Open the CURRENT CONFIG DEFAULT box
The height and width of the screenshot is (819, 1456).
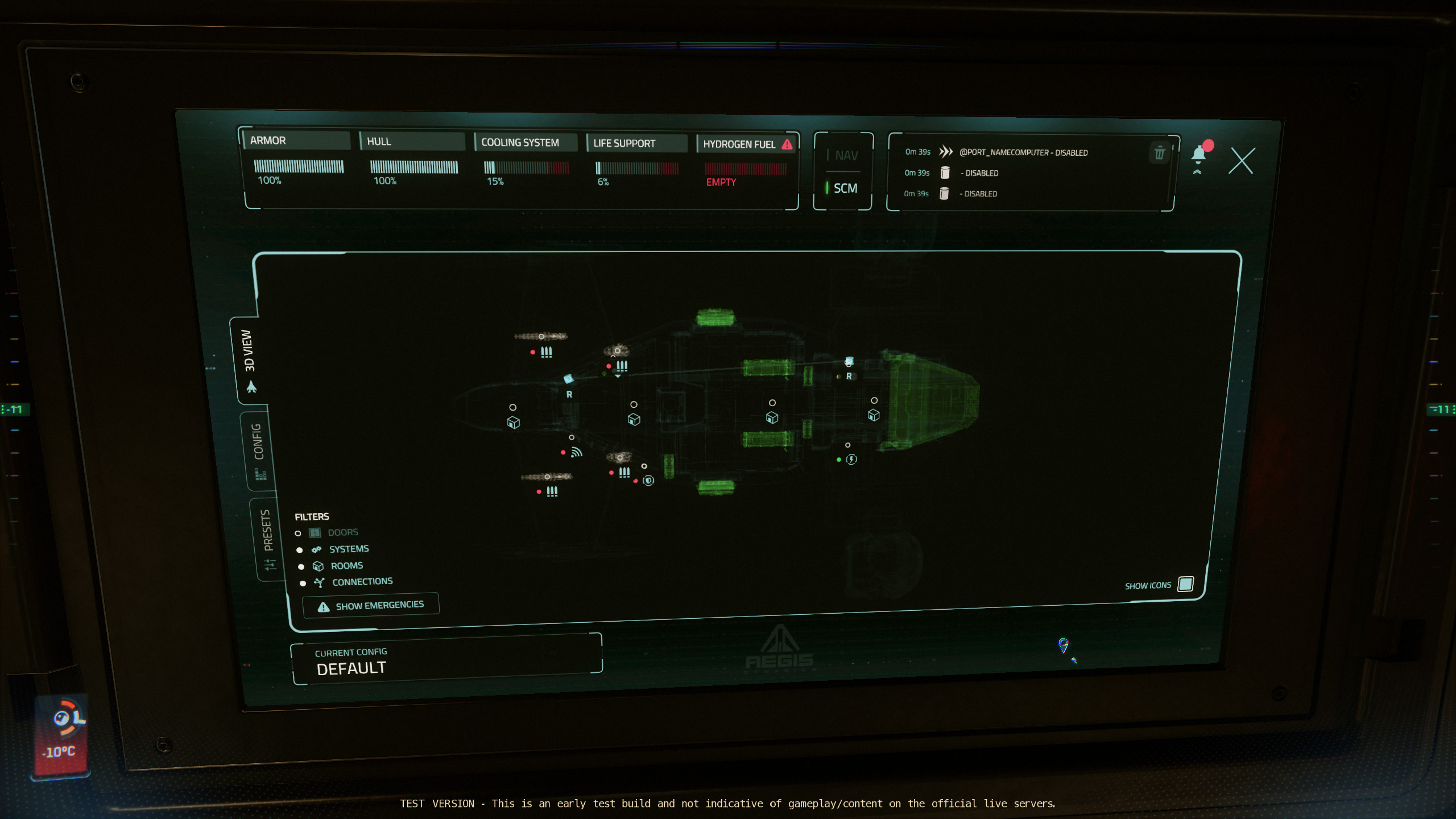point(446,661)
